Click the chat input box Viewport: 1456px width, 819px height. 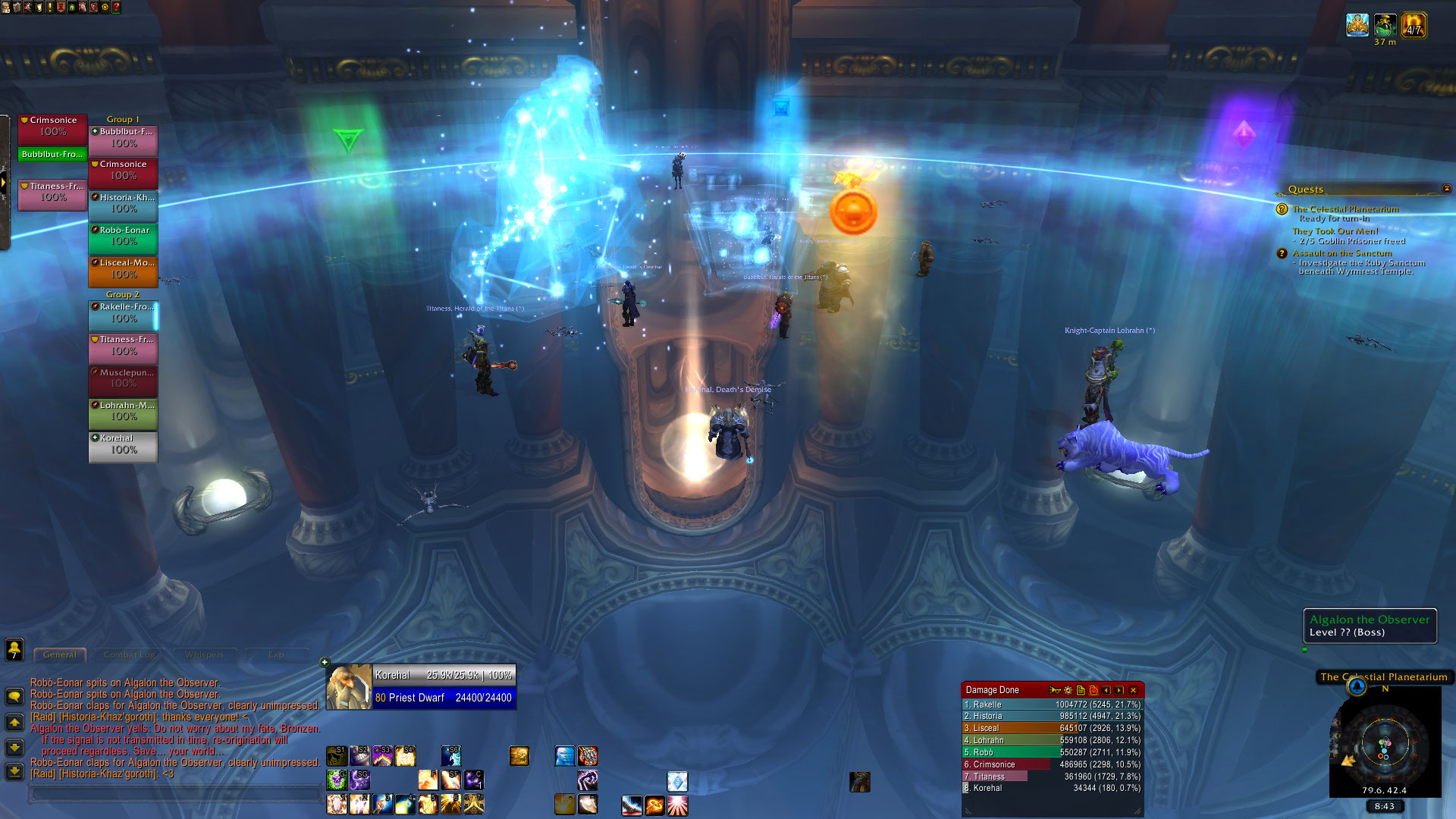click(174, 793)
